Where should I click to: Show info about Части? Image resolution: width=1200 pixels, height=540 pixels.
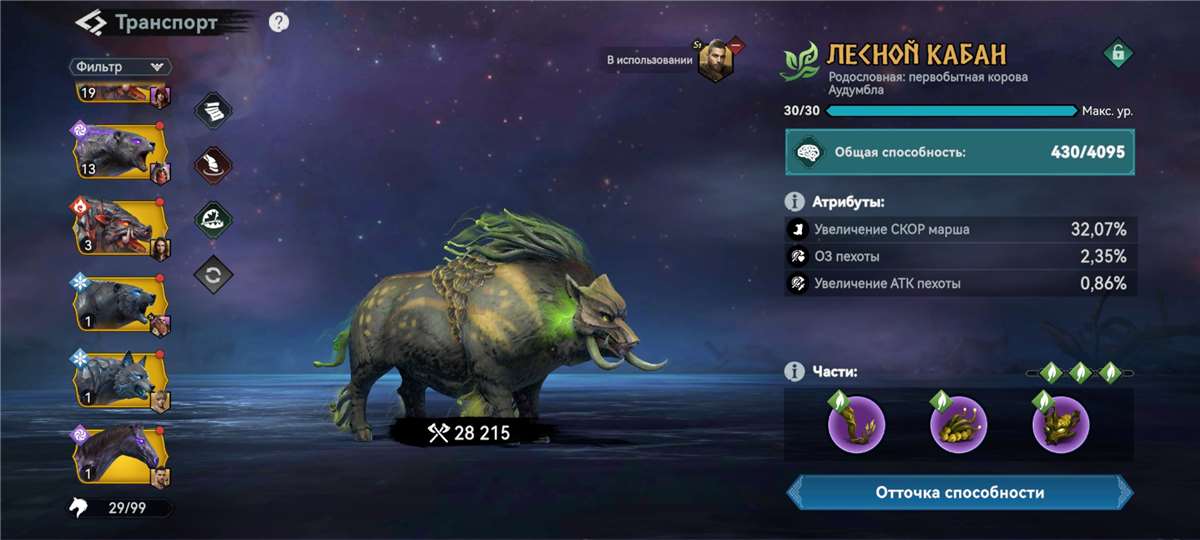pos(795,372)
